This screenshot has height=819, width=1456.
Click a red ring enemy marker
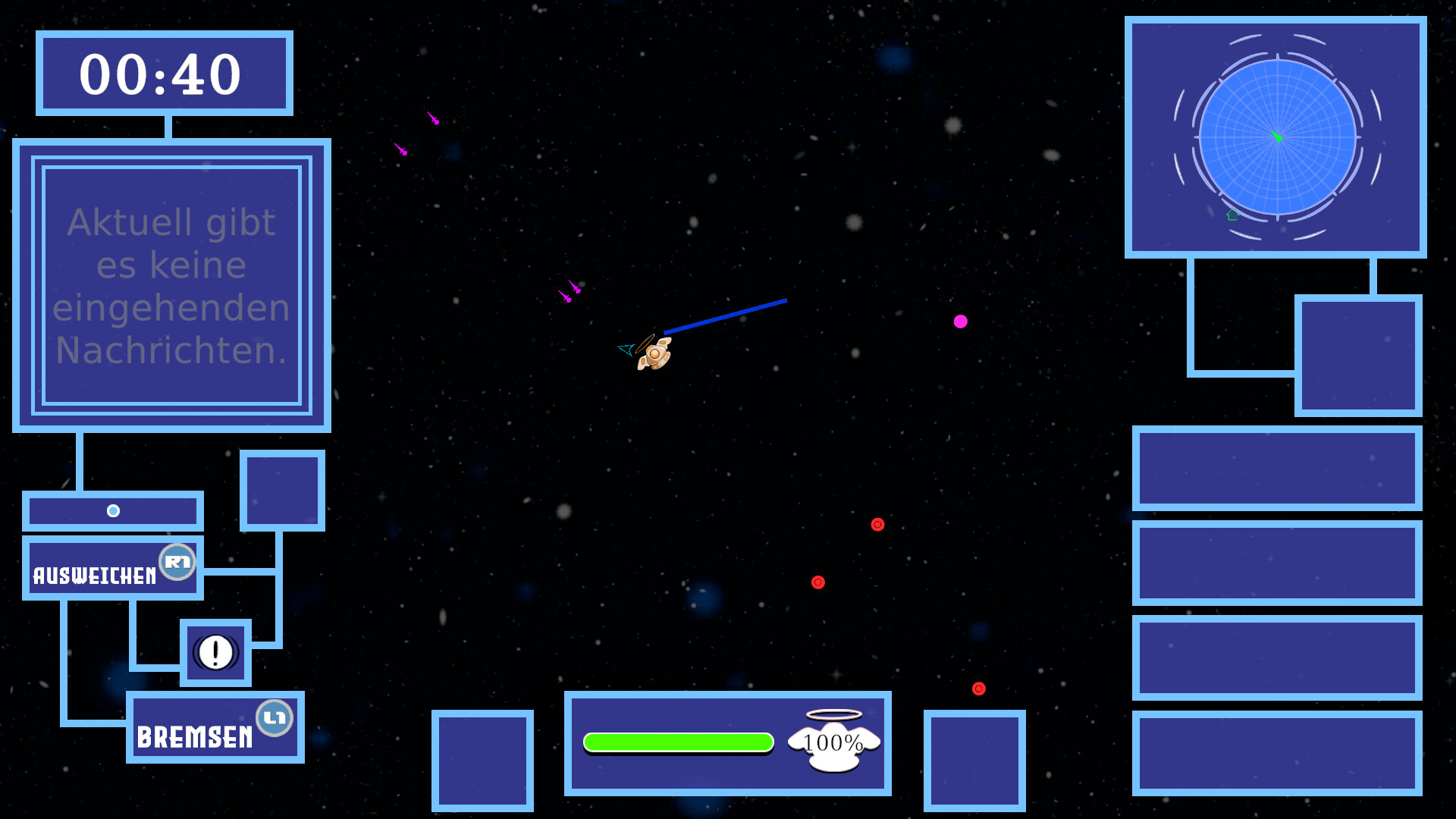point(878,523)
